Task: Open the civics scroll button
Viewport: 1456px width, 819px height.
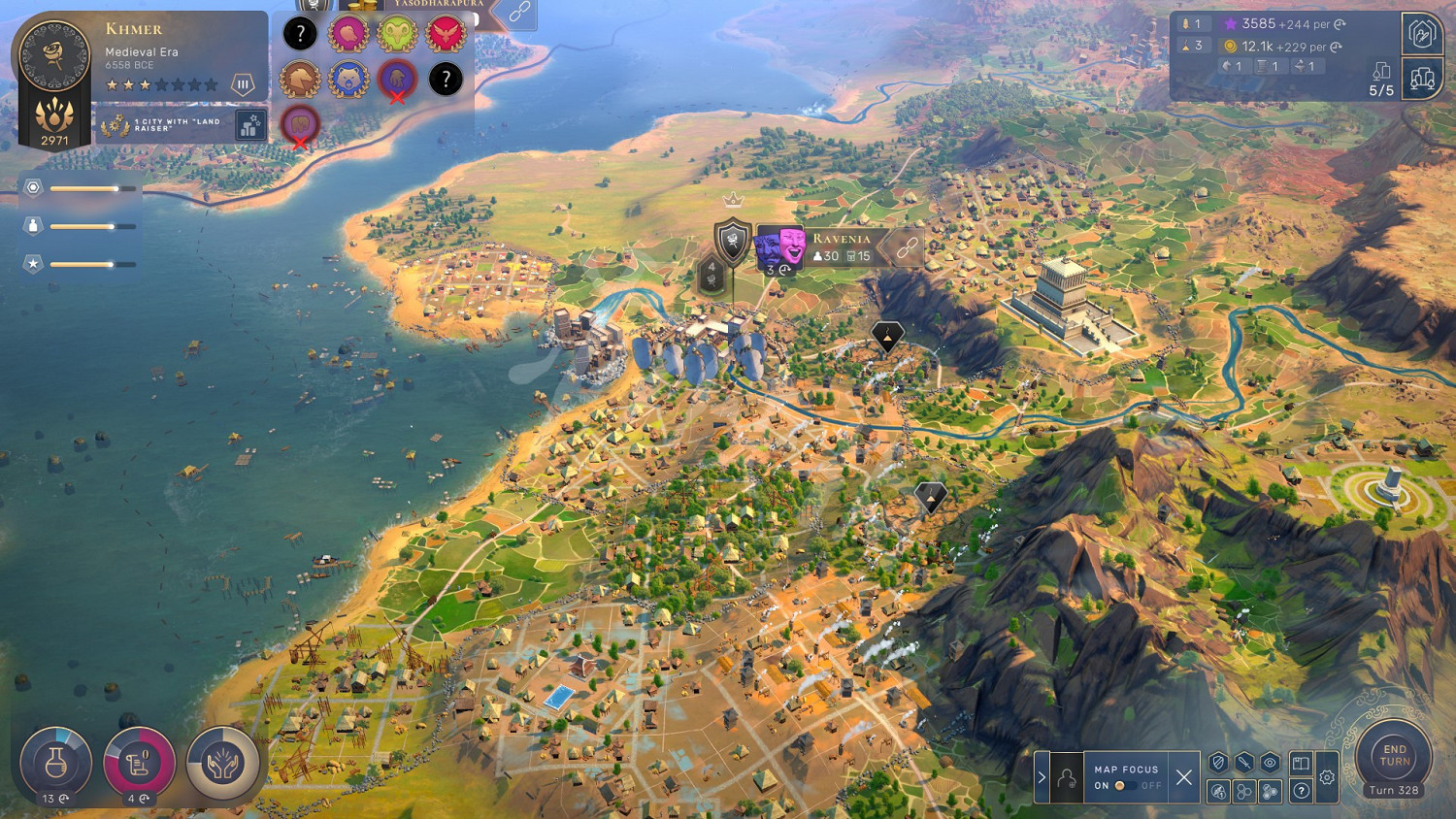Action: (139, 763)
